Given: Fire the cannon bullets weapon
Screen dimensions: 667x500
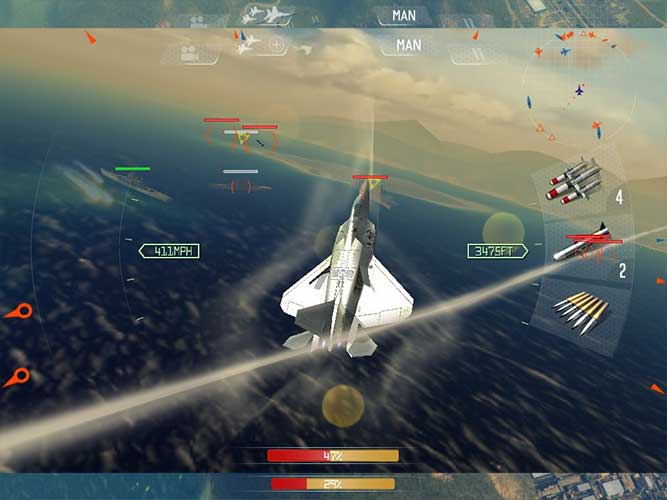Looking at the screenshot, I should coord(579,310).
